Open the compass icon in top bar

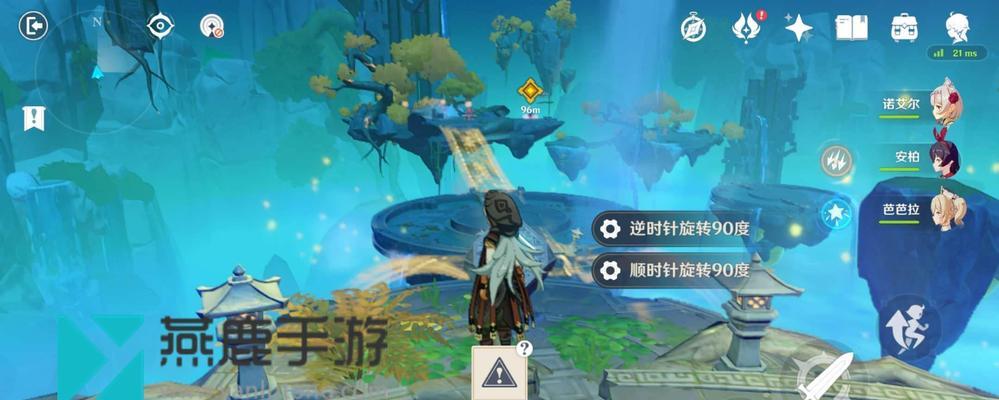click(x=693, y=28)
